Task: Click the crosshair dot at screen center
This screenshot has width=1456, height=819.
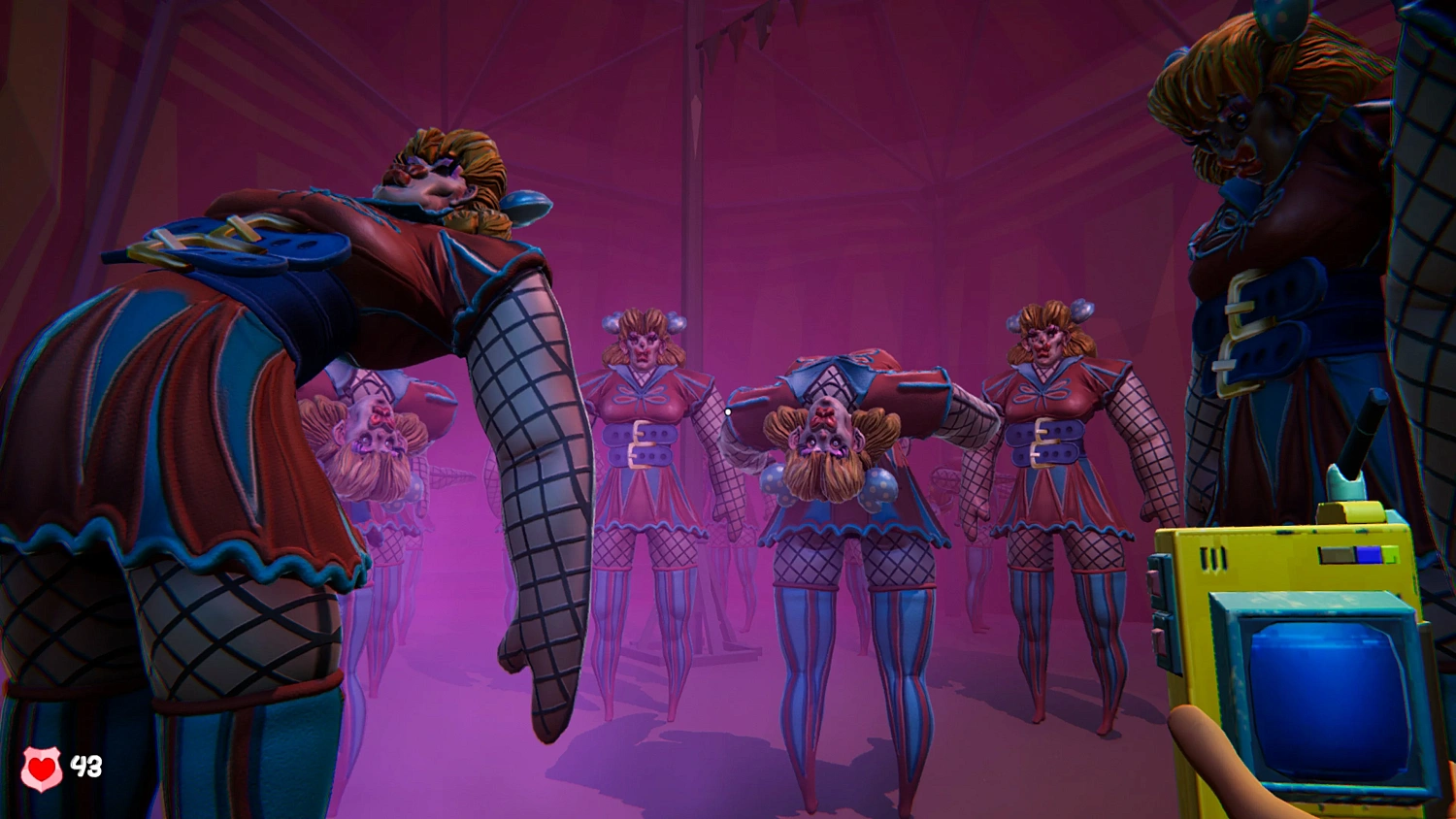Action: click(727, 411)
